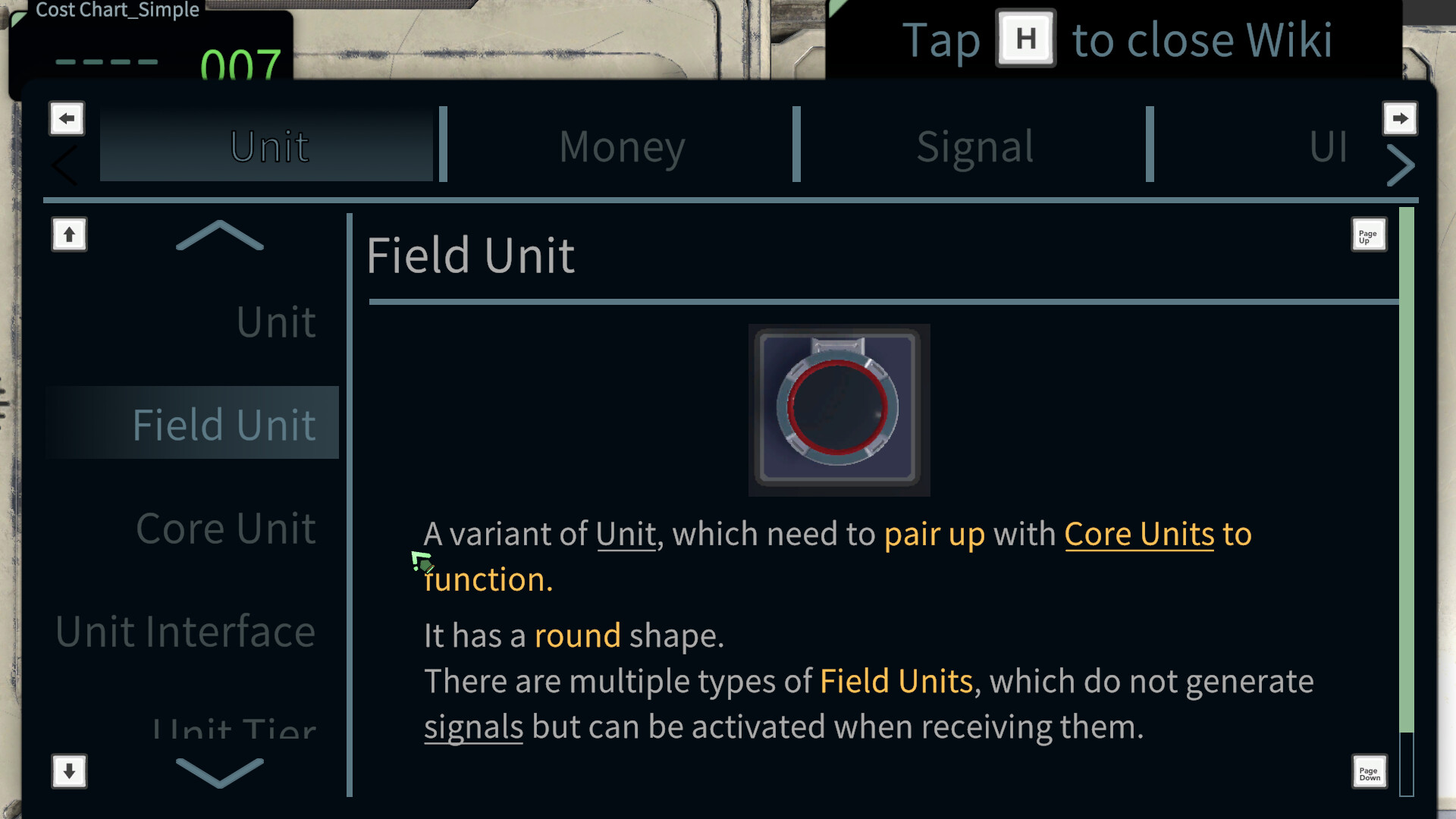Select the Unit Interface sidebar entry

[184, 630]
